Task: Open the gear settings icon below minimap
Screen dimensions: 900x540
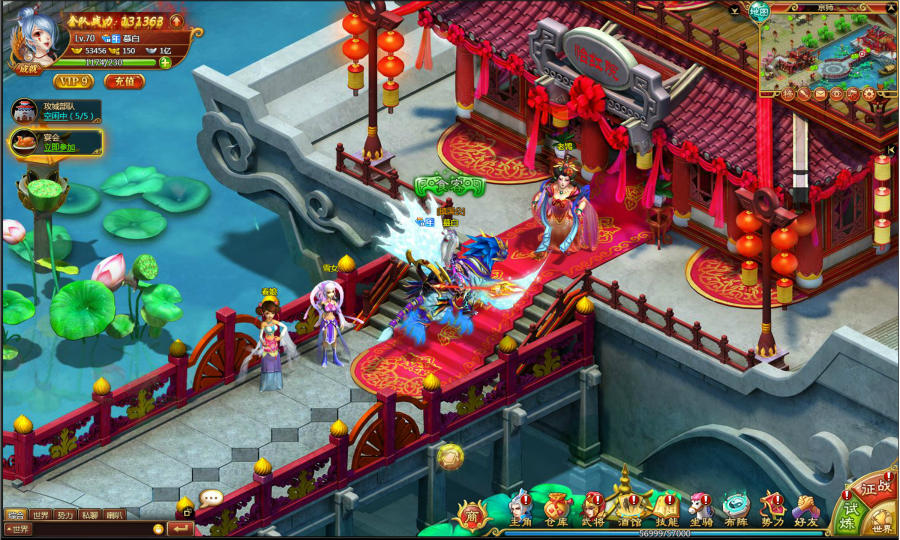Action: [x=869, y=94]
